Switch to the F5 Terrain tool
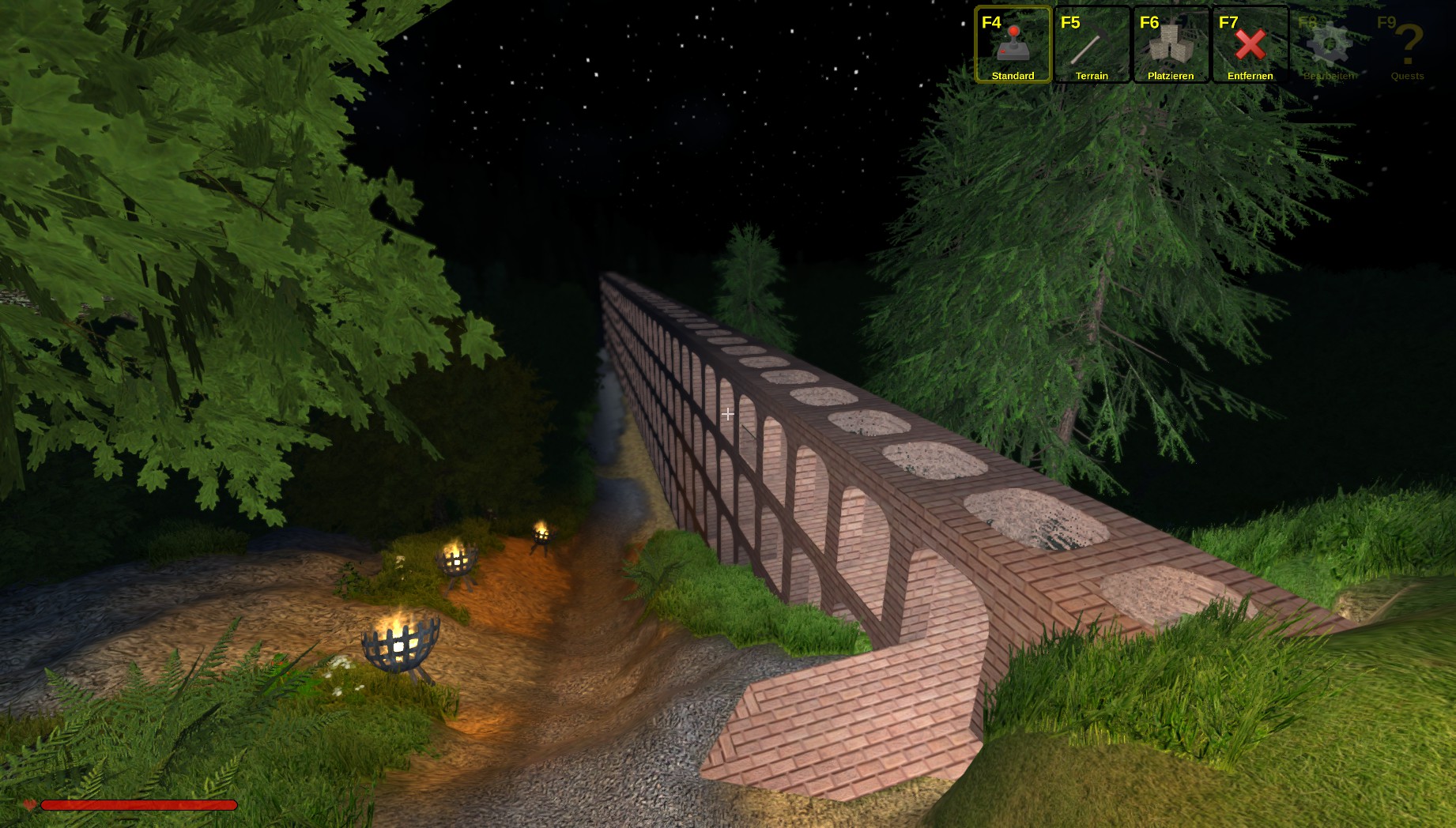 click(1092, 45)
